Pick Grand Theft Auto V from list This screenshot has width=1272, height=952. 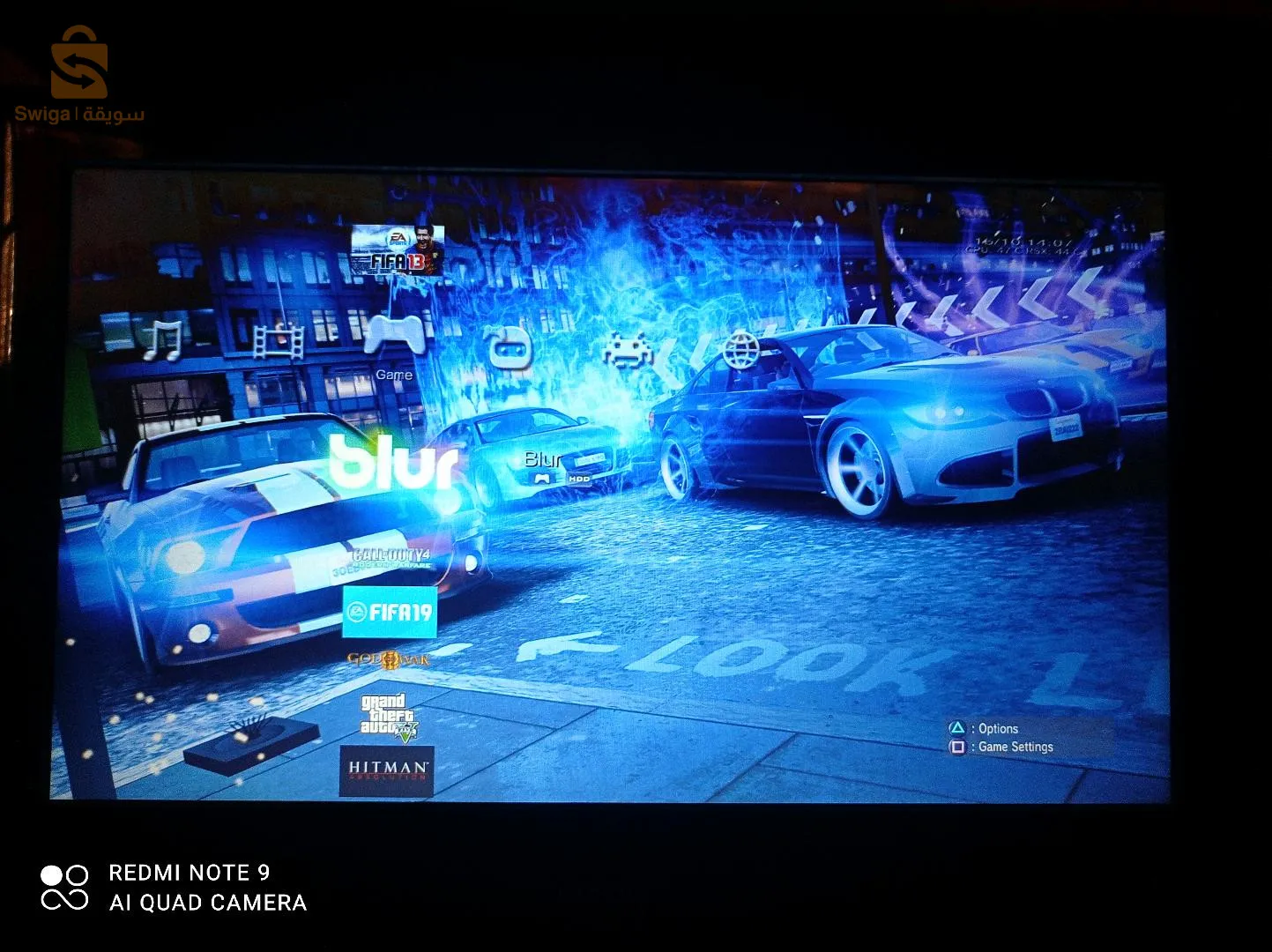(x=388, y=716)
